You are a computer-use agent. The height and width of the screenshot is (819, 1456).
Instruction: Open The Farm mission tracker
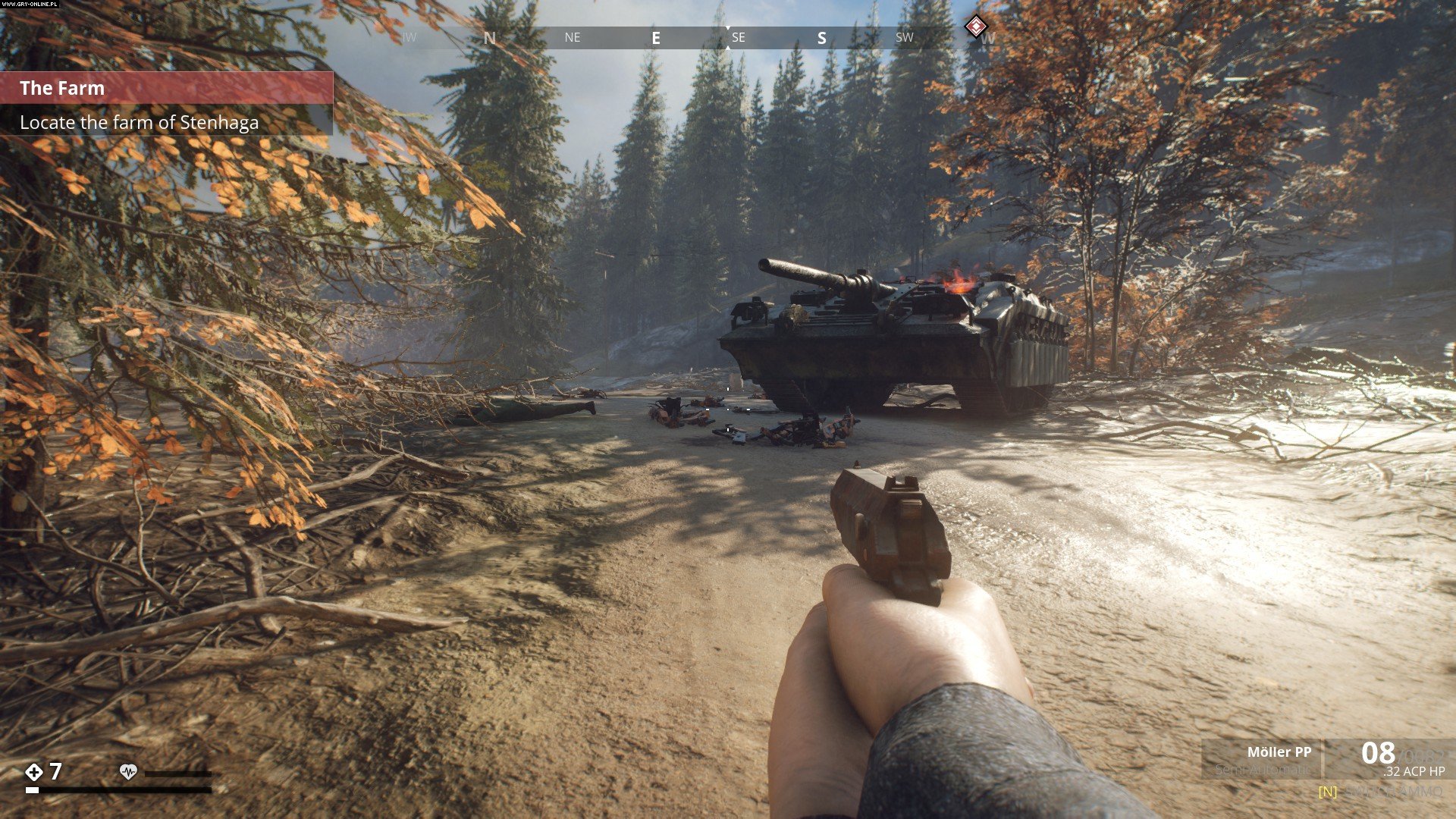(x=165, y=89)
